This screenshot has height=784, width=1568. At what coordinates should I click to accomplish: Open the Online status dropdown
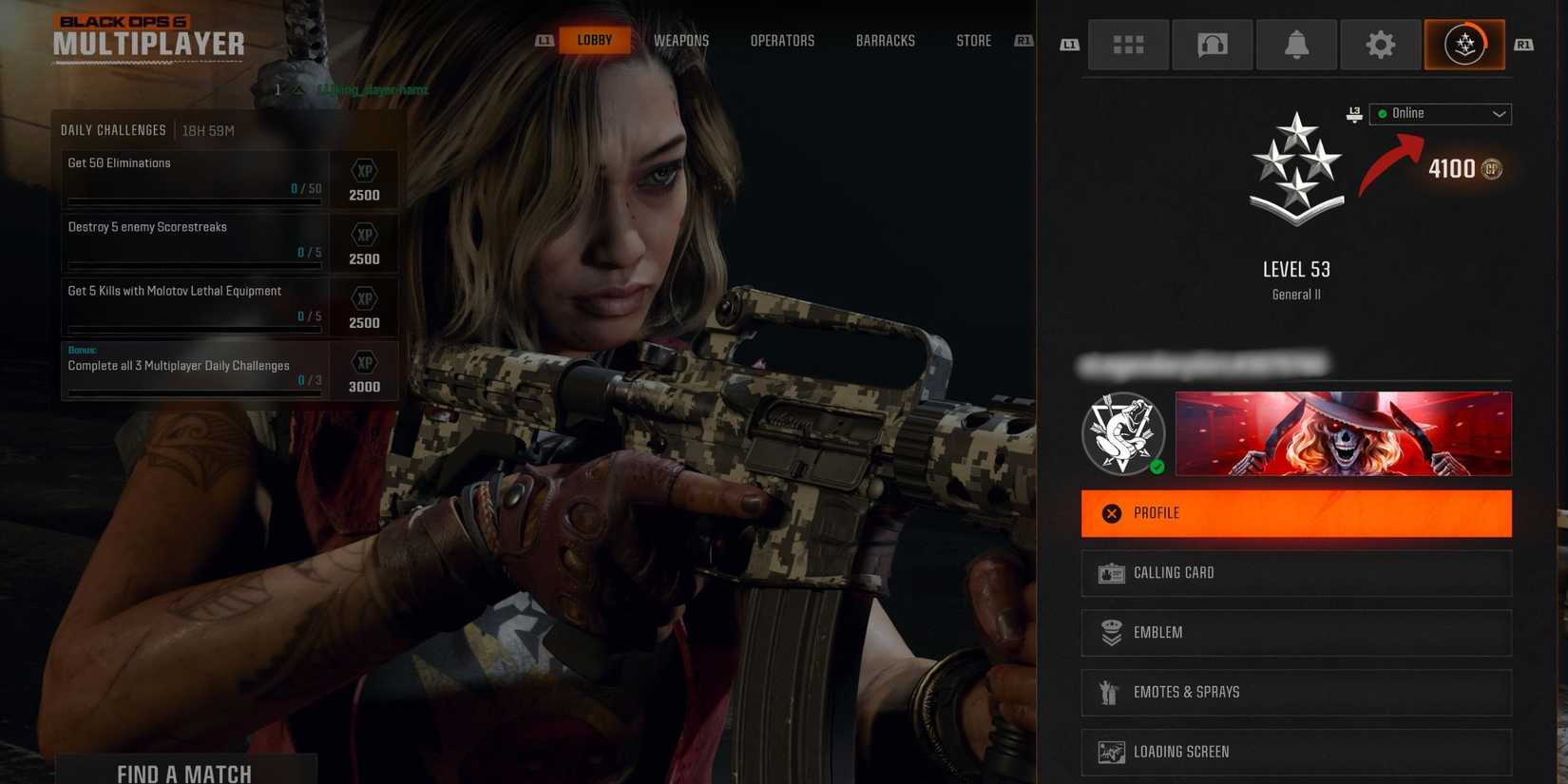[x=1440, y=113]
